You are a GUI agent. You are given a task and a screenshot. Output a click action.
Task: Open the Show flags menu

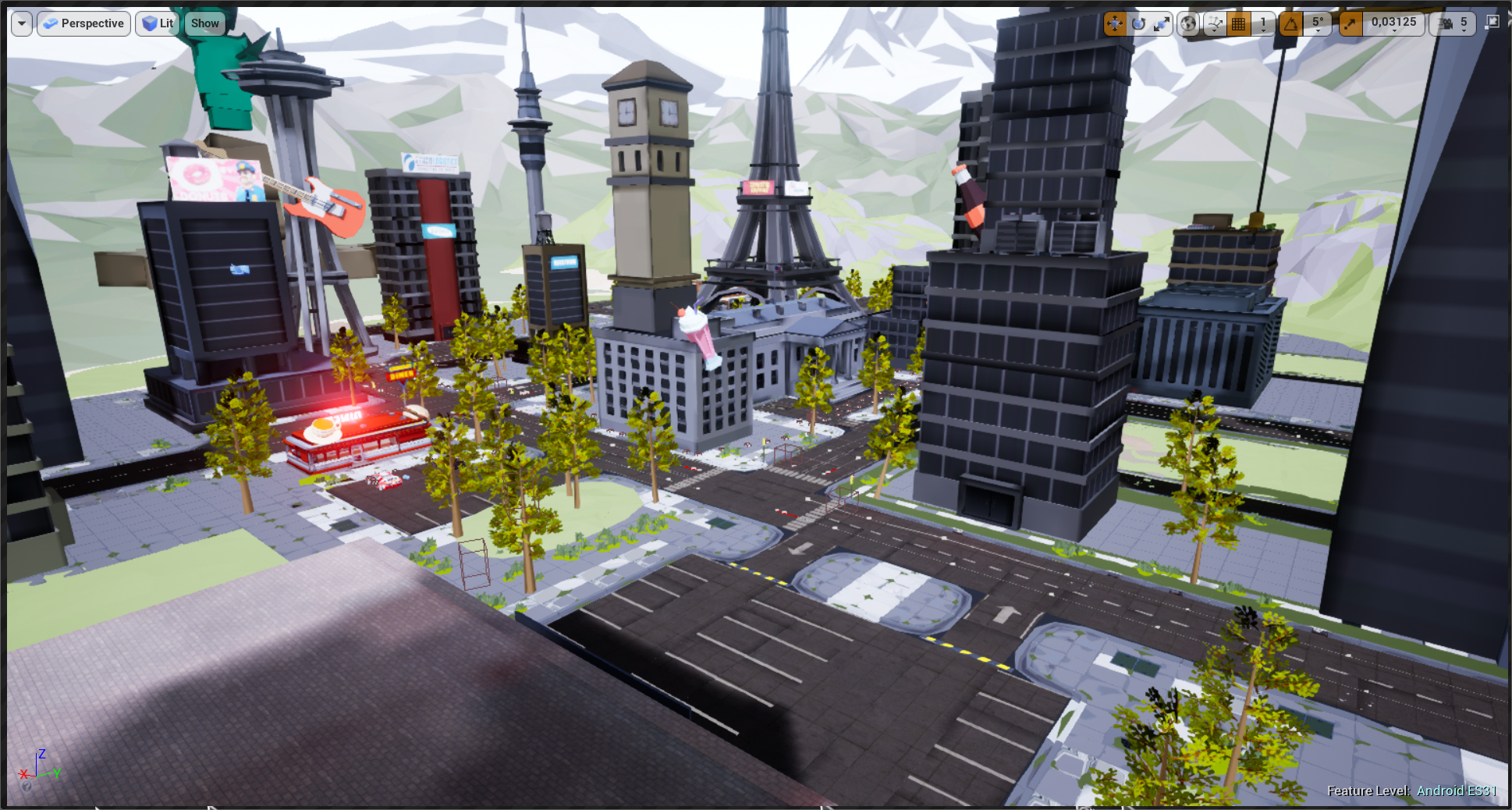(204, 23)
